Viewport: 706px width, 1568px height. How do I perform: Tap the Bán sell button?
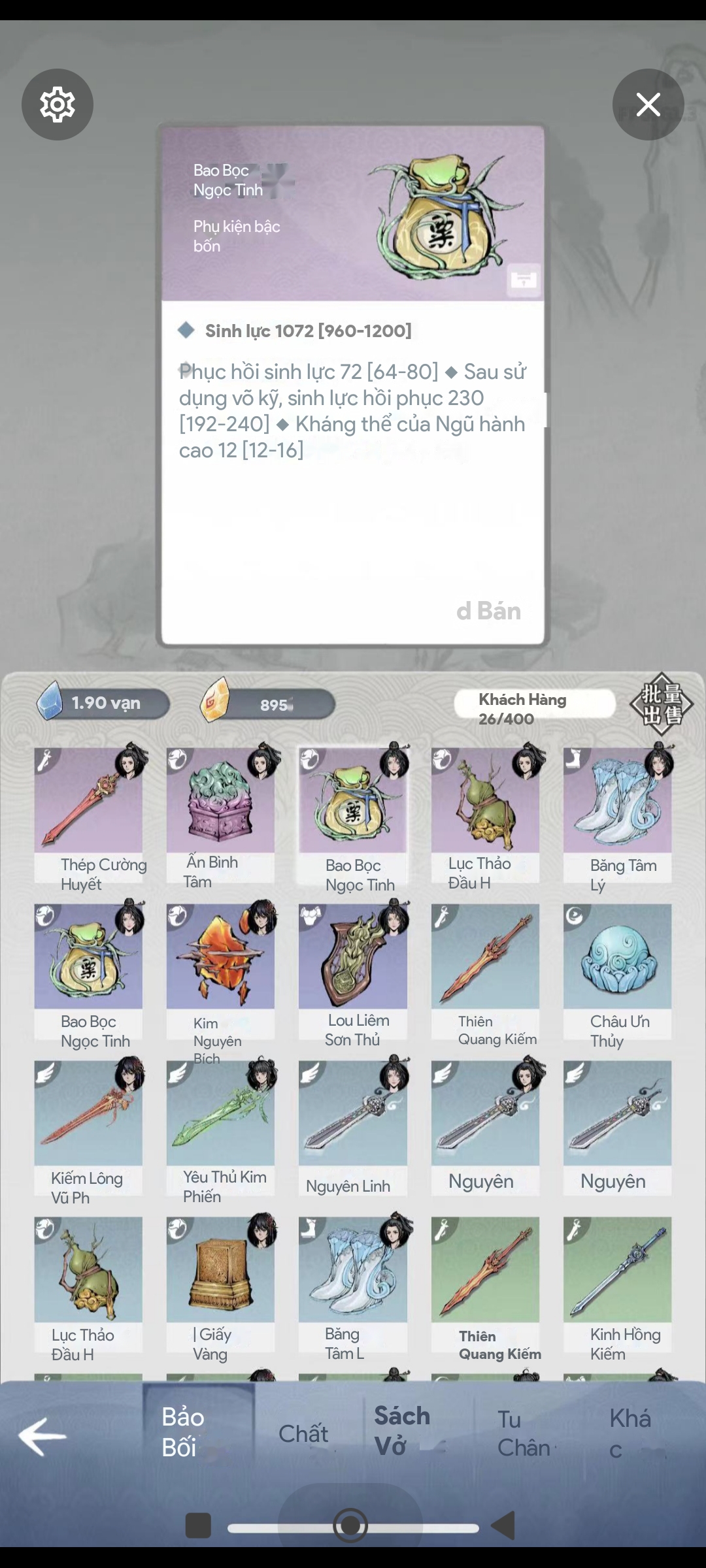tap(489, 611)
